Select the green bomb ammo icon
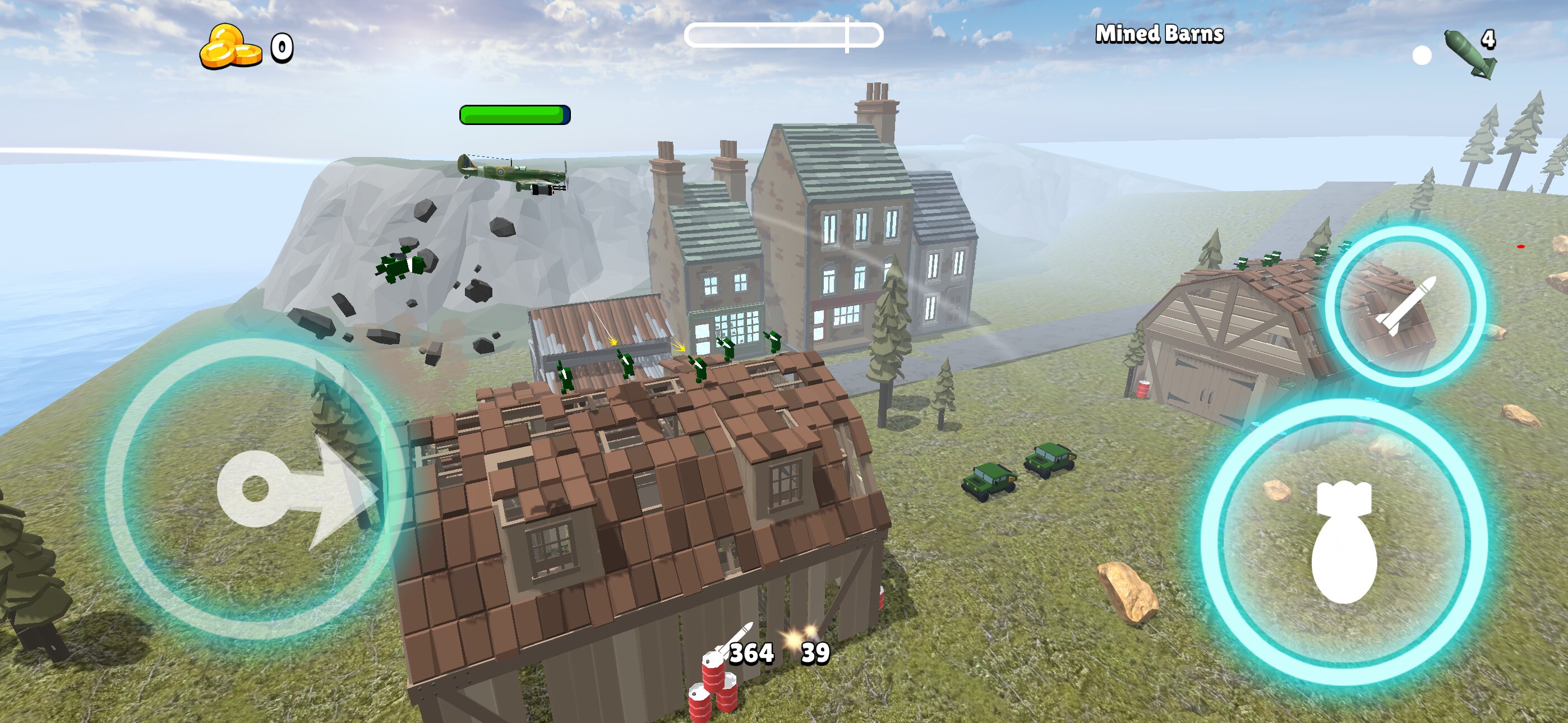The width and height of the screenshot is (1568, 723). pos(1469,55)
